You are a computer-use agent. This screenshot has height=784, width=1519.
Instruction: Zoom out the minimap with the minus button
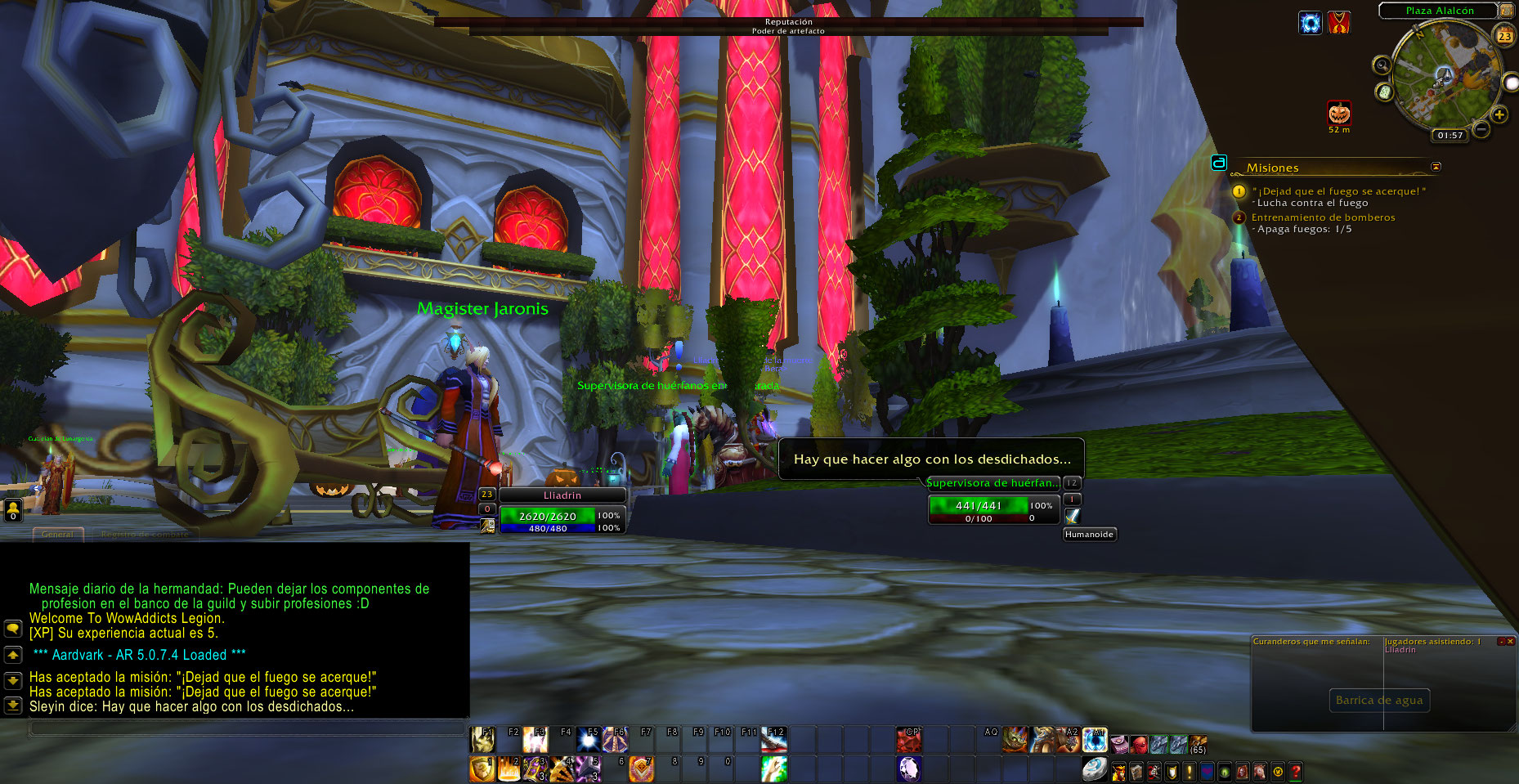click(1481, 129)
